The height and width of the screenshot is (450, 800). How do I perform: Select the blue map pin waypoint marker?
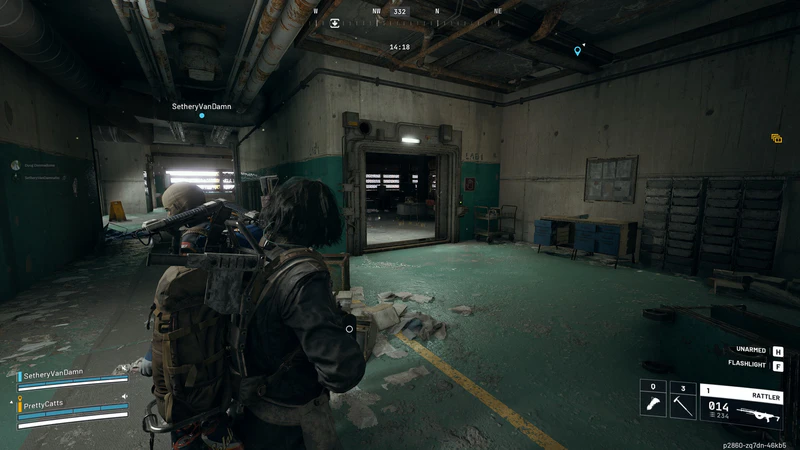click(x=577, y=50)
